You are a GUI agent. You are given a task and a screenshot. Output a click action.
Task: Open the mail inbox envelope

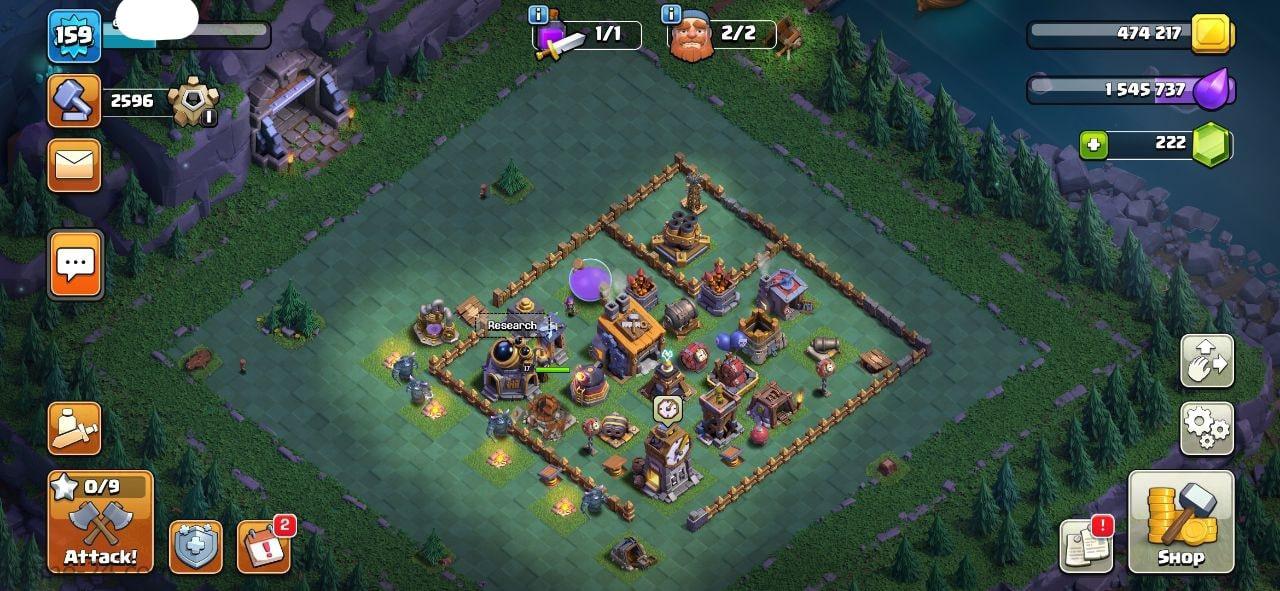click(75, 165)
